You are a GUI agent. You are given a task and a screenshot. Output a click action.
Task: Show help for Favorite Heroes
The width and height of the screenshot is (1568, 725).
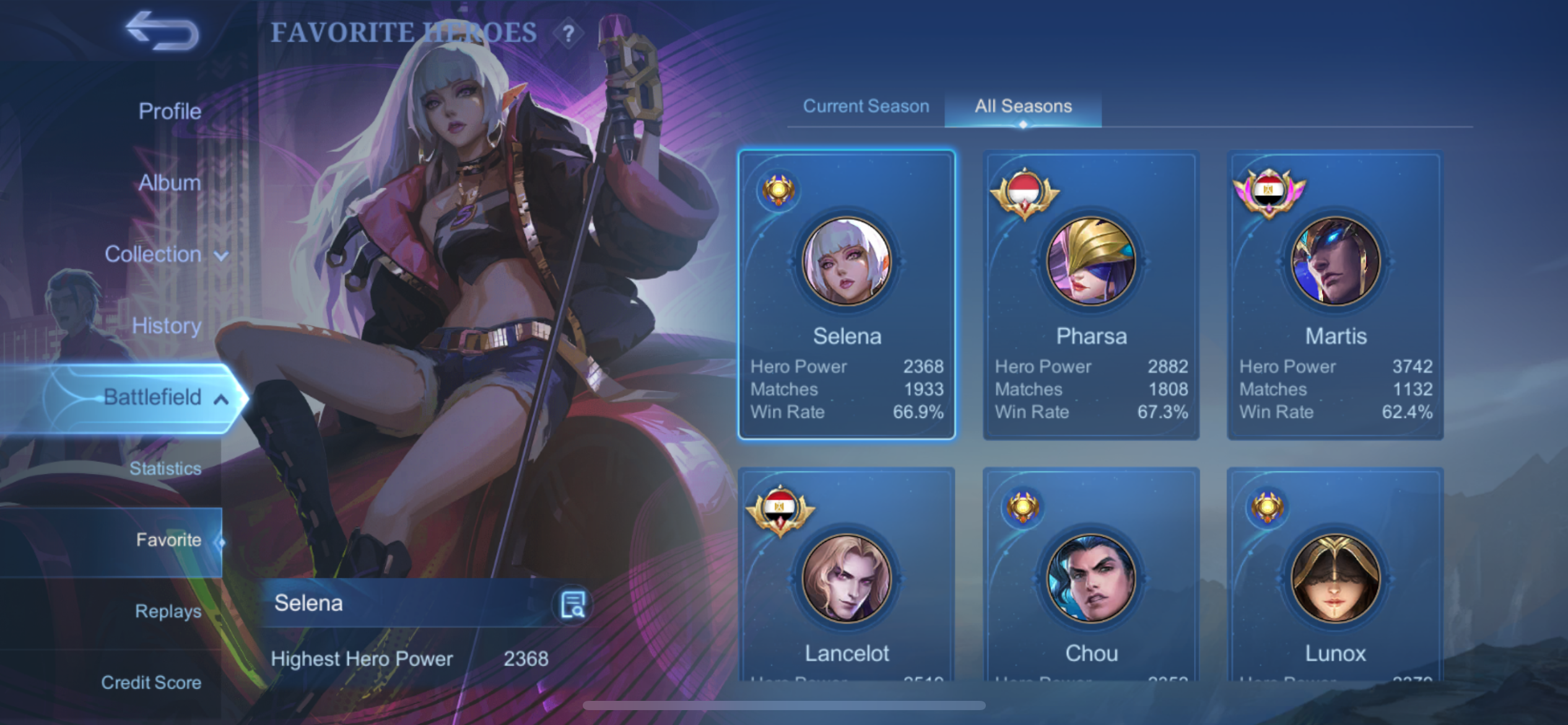click(x=568, y=33)
